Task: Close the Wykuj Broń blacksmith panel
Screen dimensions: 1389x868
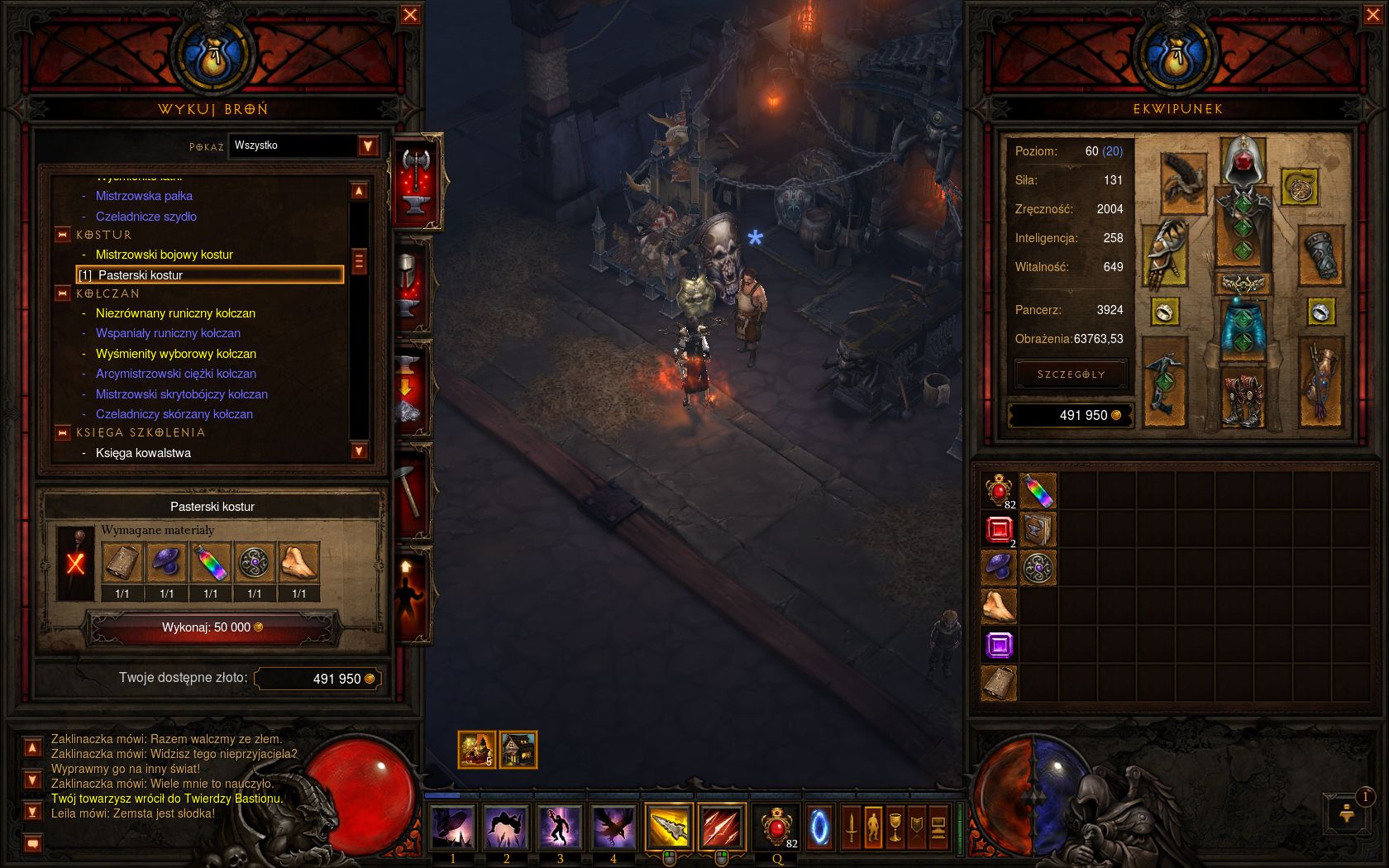Action: pyautogui.click(x=410, y=15)
